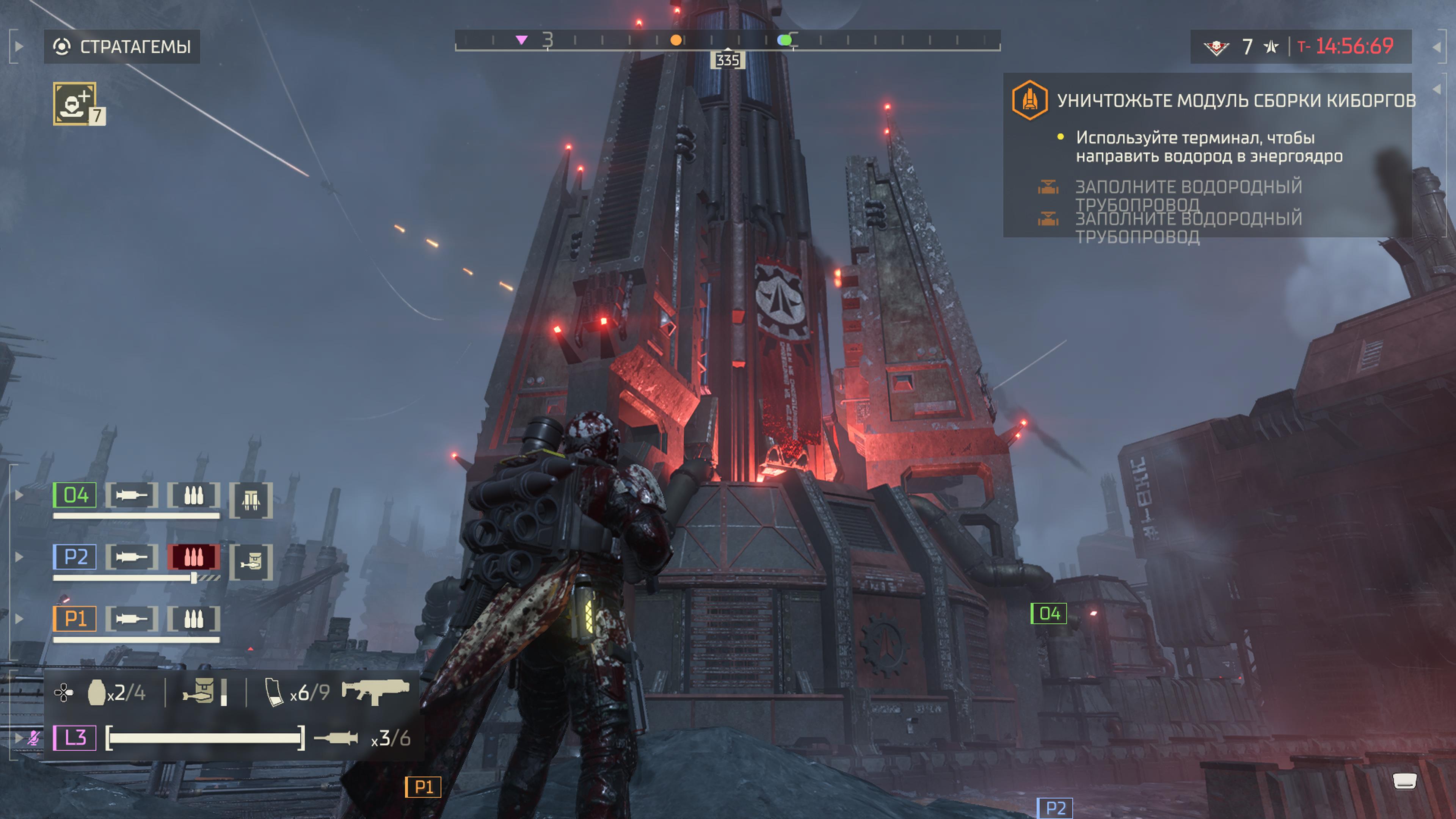Screen dimensions: 1456x819
Task: Open the СТРАТАГЕМЫ stratagem panel
Action: 121,46
